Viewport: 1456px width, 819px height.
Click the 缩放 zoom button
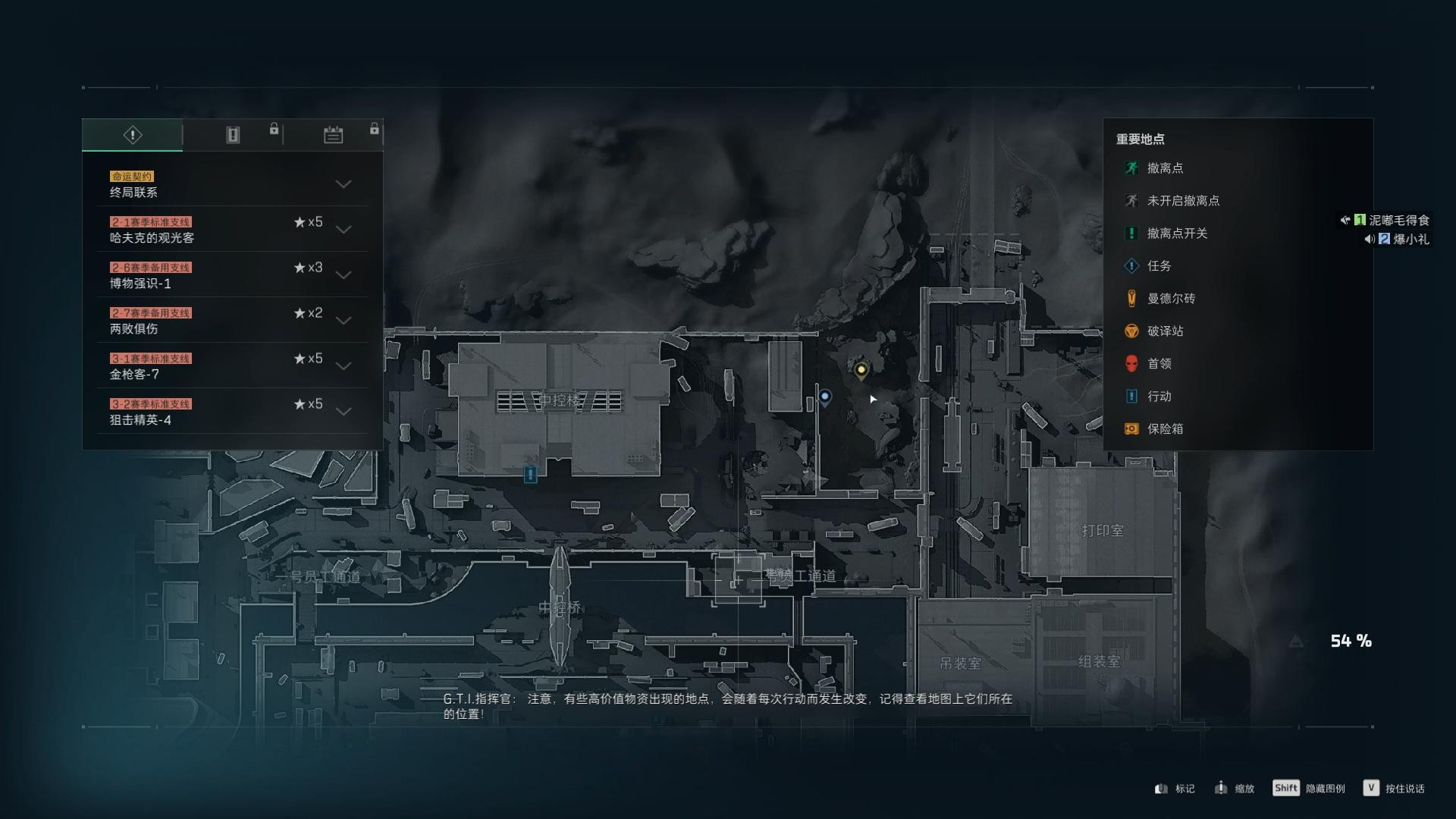click(1236, 788)
